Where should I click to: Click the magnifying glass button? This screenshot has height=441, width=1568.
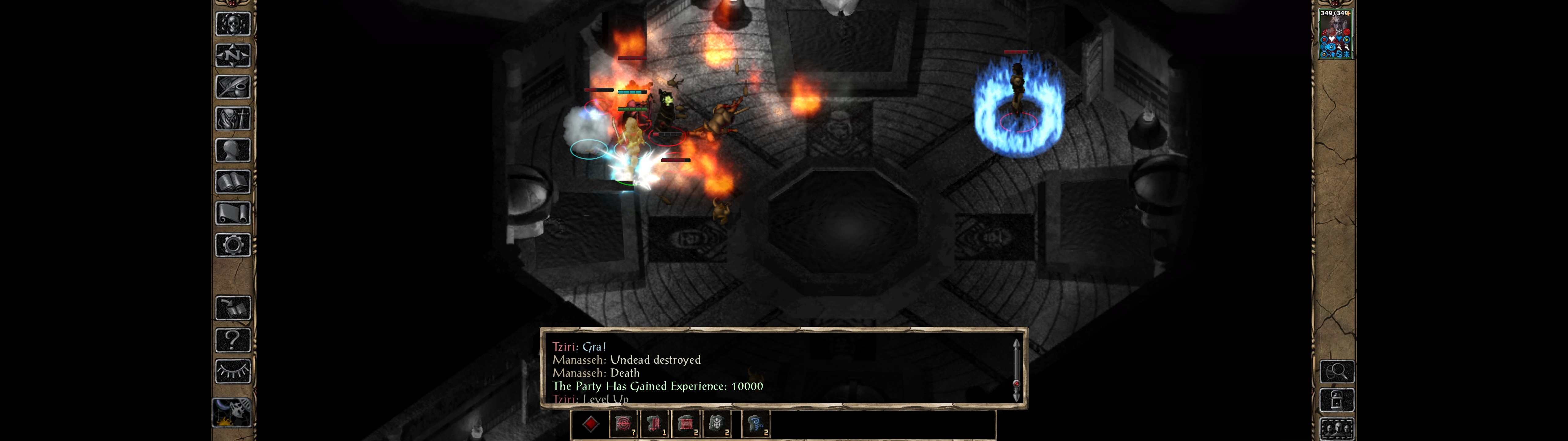[1337, 371]
